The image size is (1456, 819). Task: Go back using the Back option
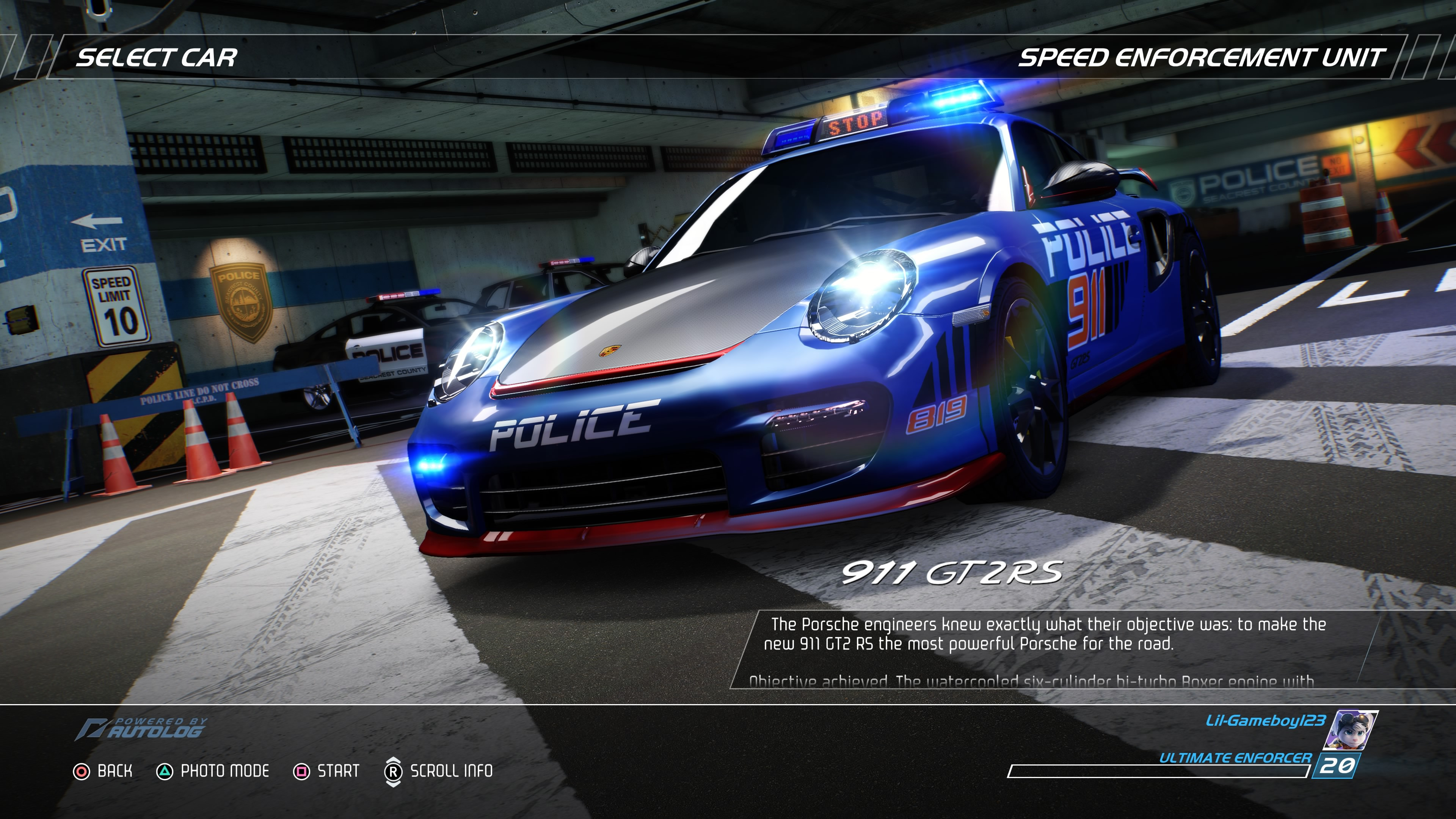(104, 771)
